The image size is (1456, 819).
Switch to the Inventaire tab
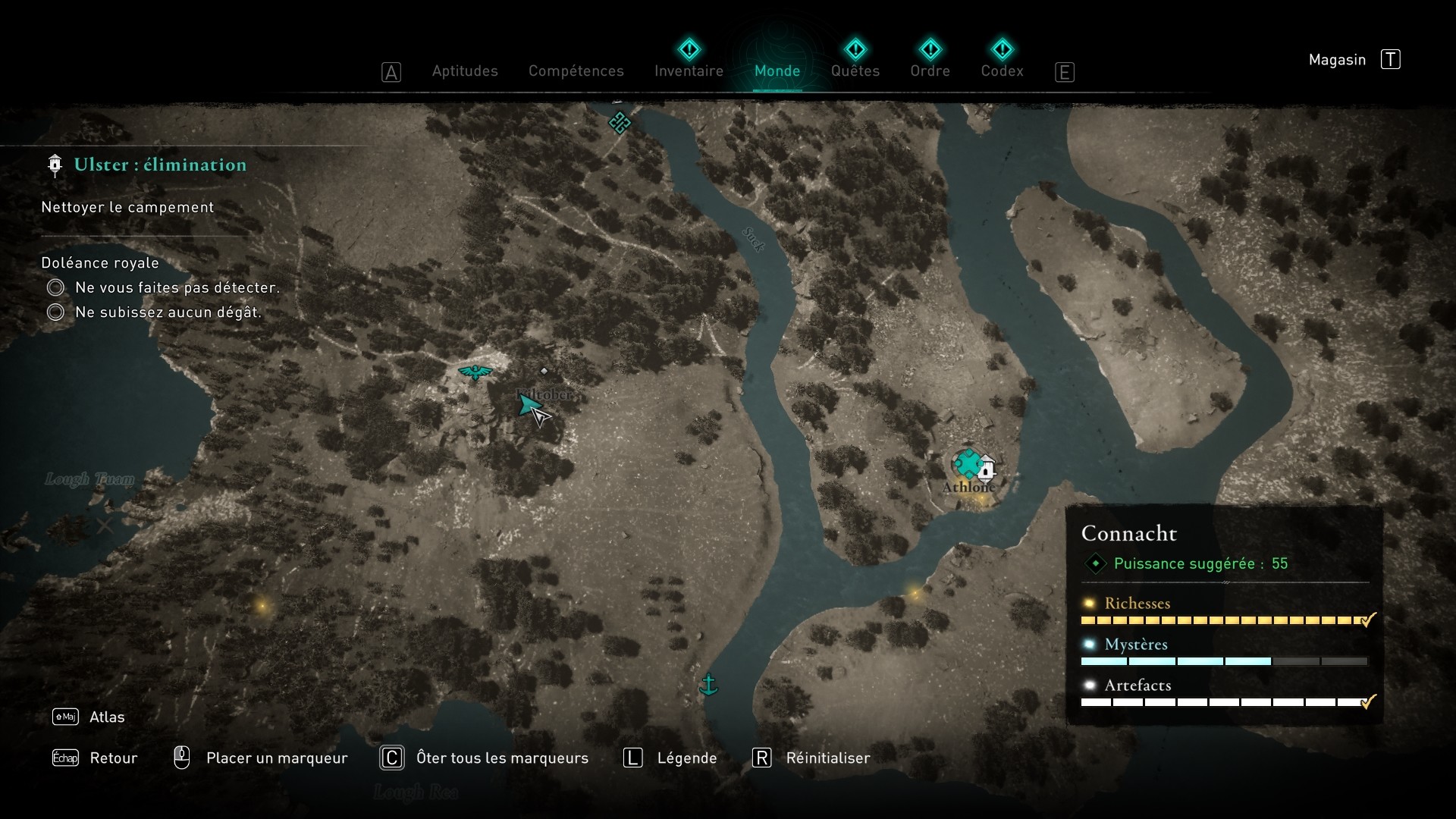pos(688,71)
